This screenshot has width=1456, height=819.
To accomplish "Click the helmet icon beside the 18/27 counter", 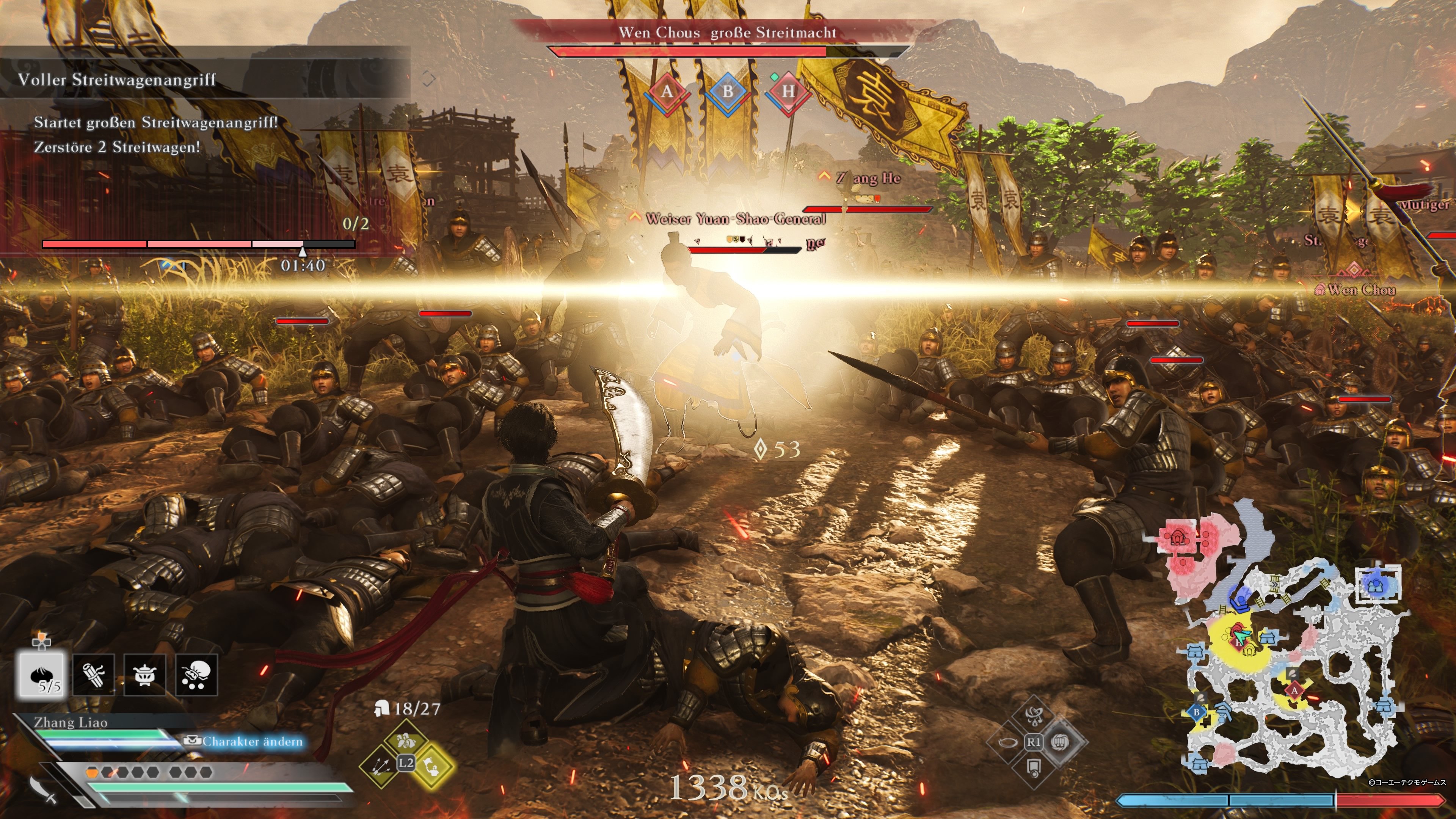I will (381, 709).
